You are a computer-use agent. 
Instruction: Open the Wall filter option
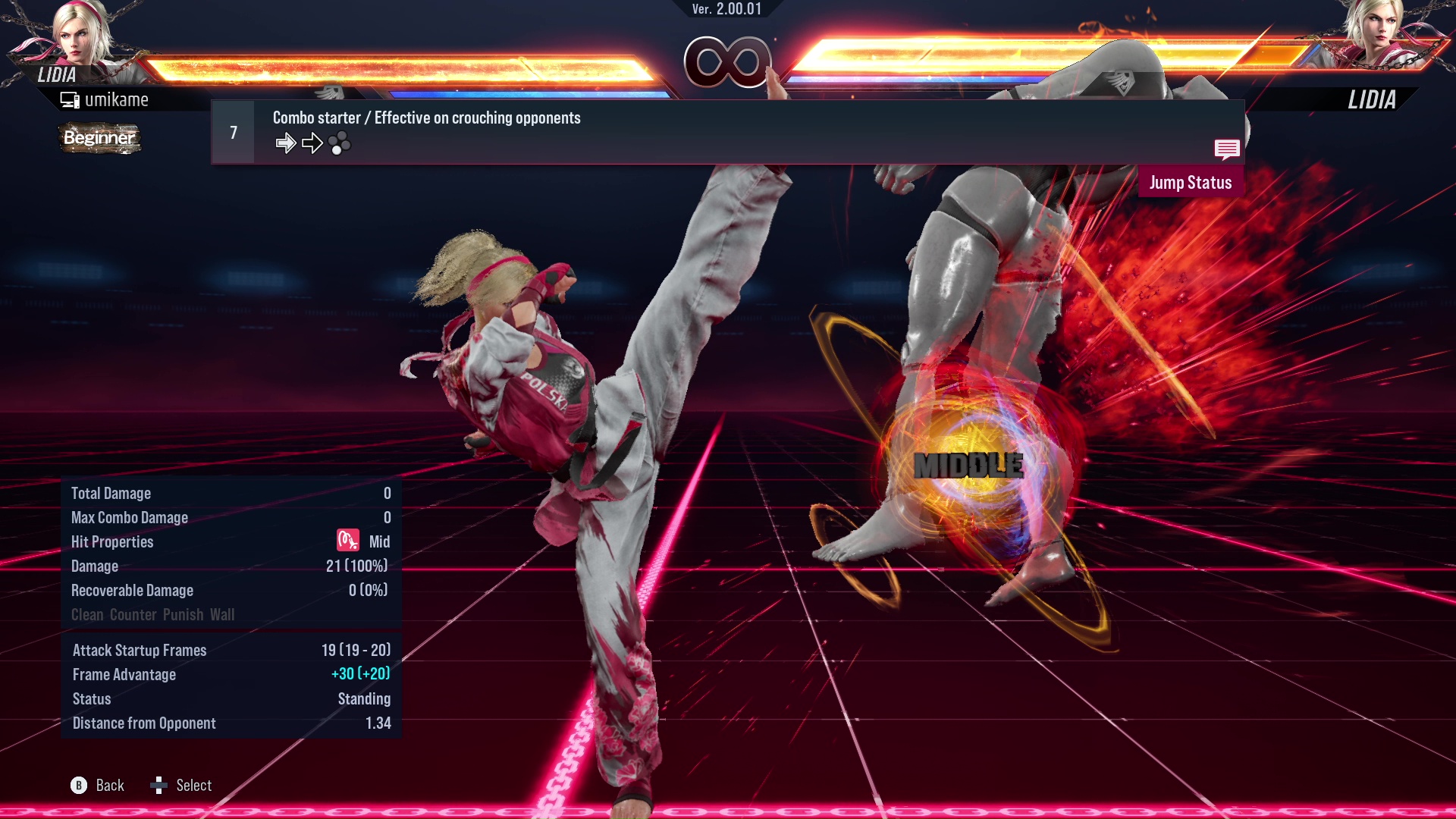(224, 614)
